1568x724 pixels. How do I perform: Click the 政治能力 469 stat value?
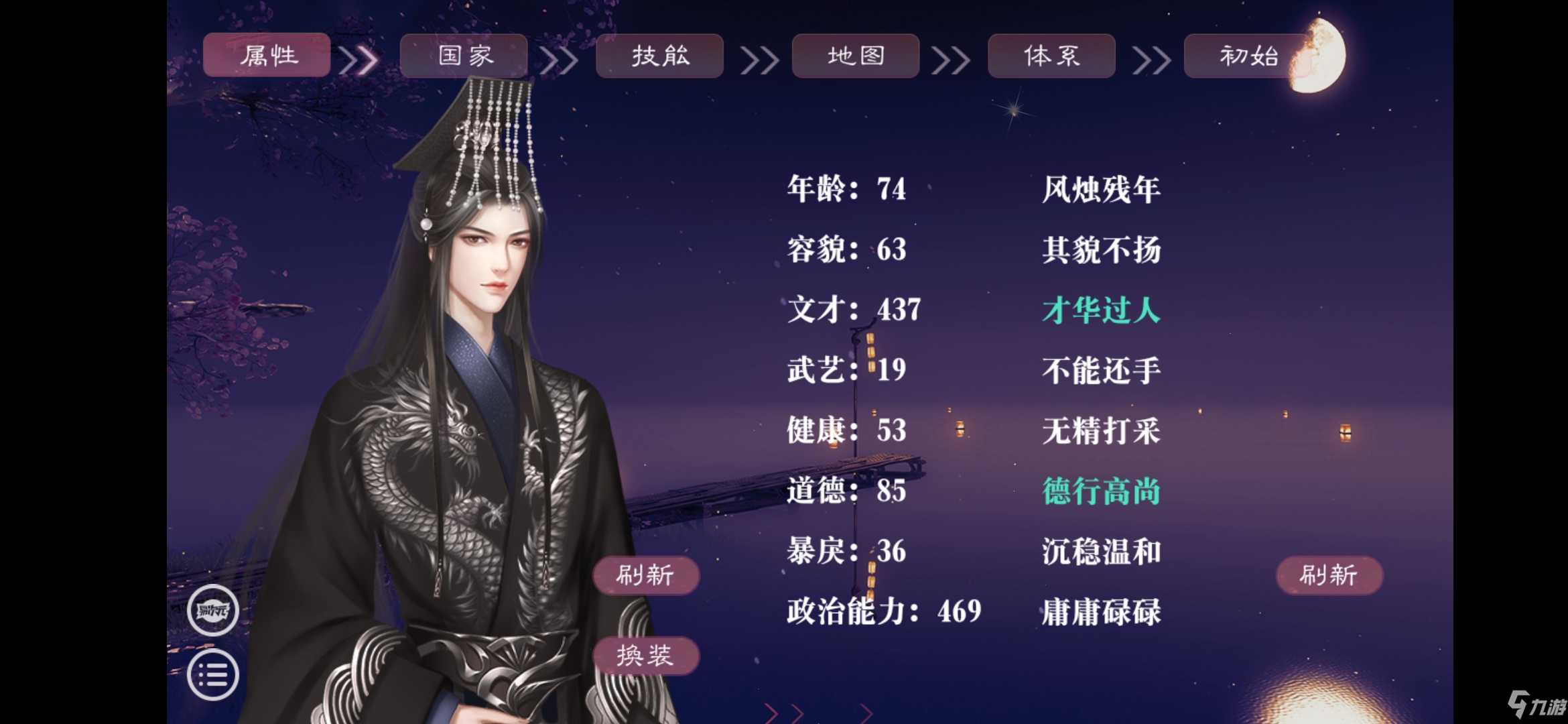(883, 611)
